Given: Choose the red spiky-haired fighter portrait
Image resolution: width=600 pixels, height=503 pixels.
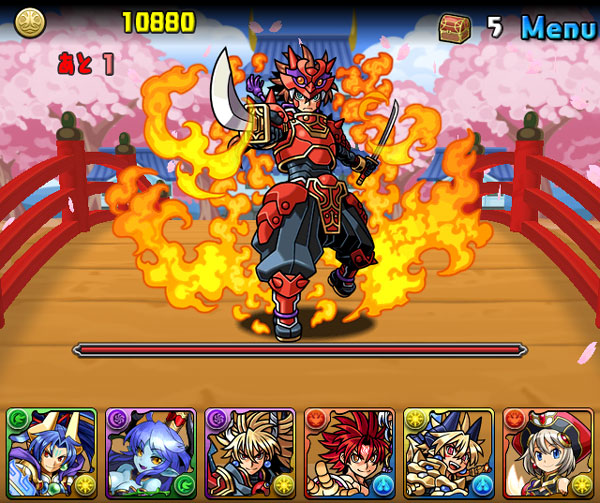Looking at the screenshot, I should pyautogui.click(x=349, y=453).
